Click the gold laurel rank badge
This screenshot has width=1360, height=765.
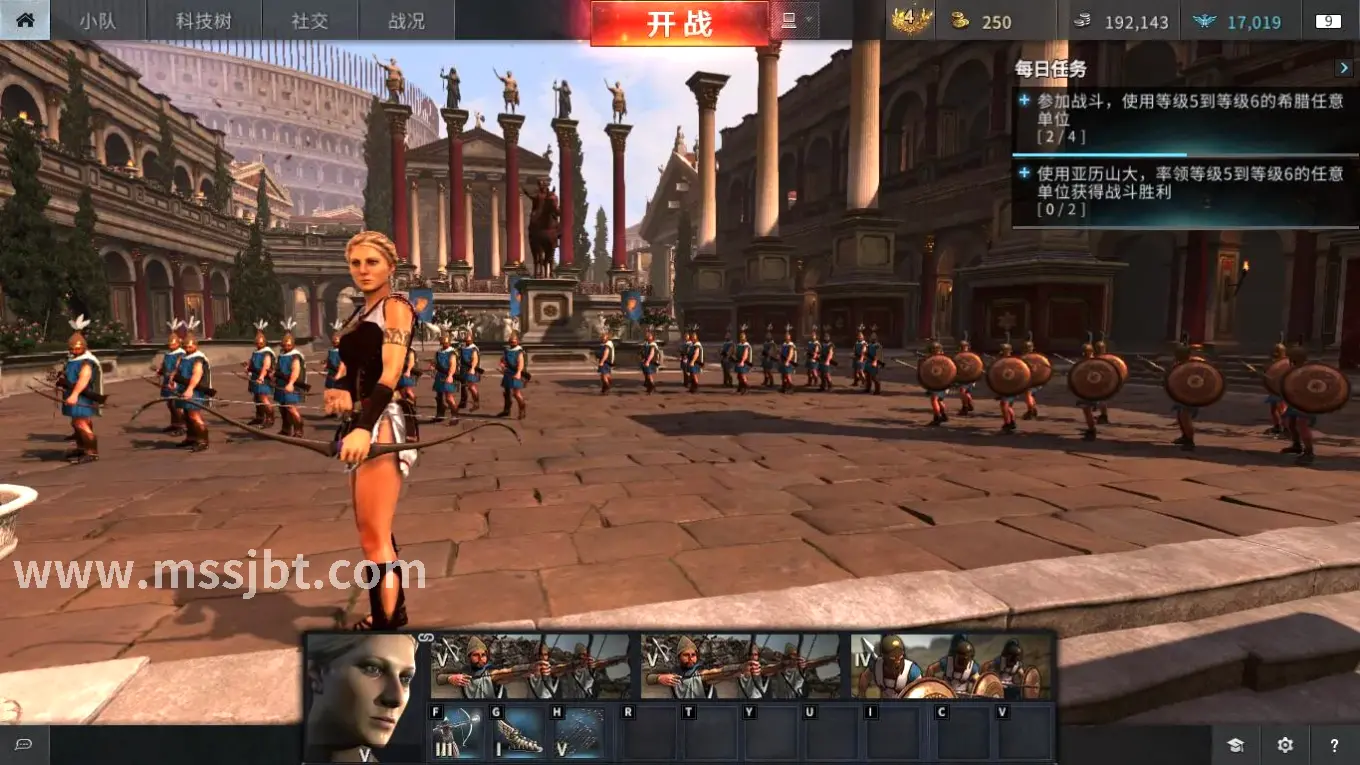(911, 21)
